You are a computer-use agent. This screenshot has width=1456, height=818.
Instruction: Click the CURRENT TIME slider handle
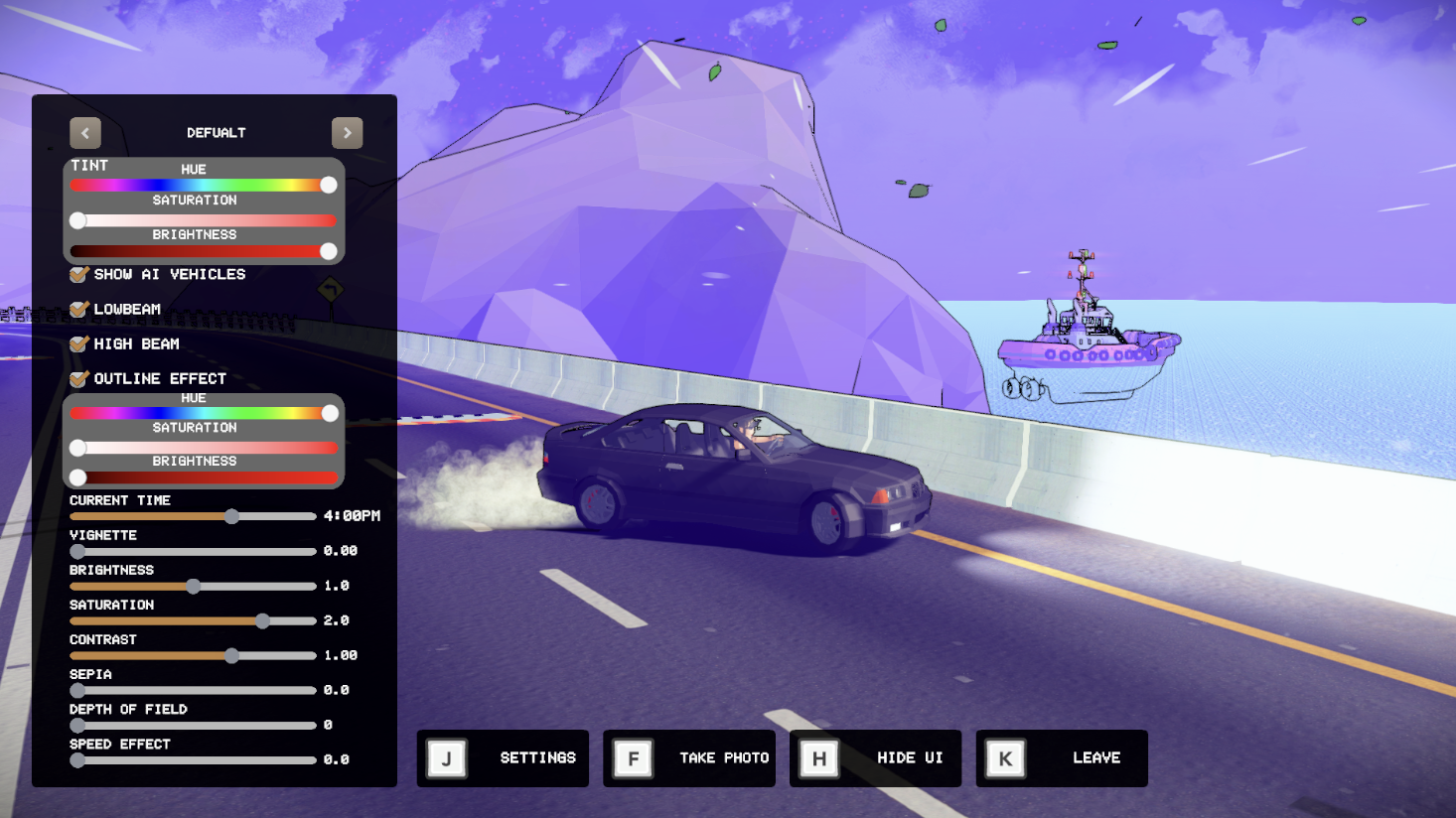click(x=230, y=516)
